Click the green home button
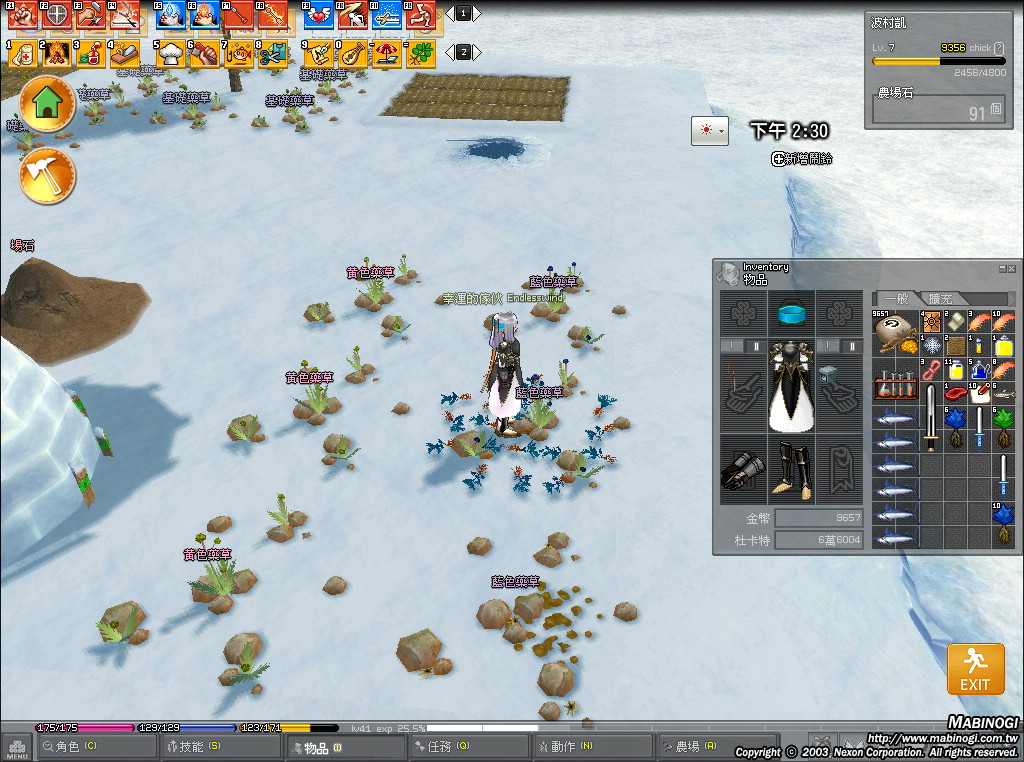Image resolution: width=1024 pixels, height=762 pixels. tap(47, 105)
